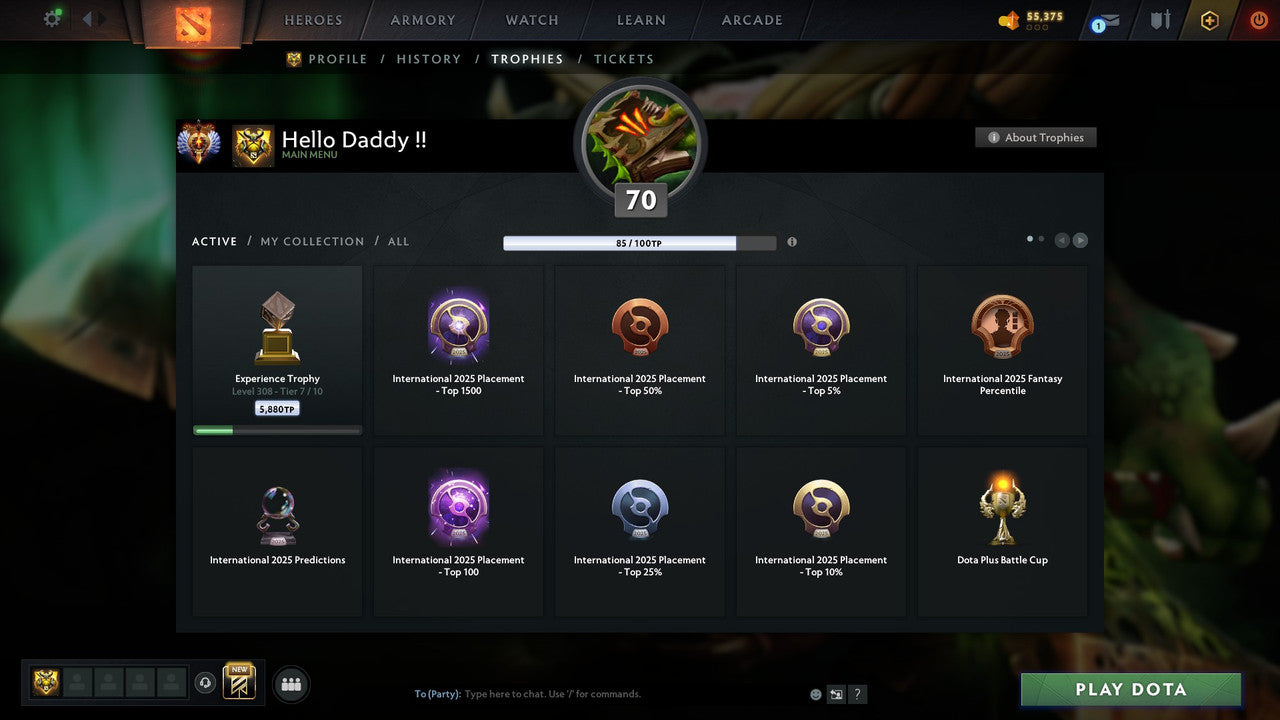The image size is (1280, 720).
Task: Toggle the chat wheel icon
Action: (x=836, y=693)
